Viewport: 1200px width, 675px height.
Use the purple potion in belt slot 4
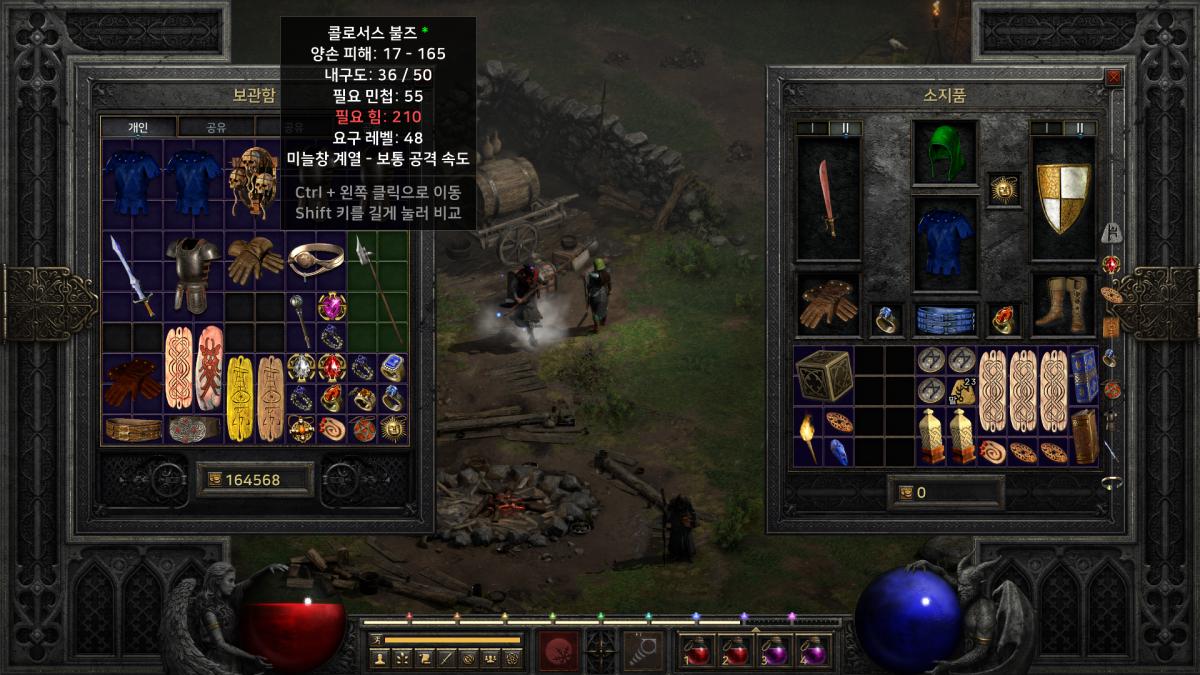point(814,651)
